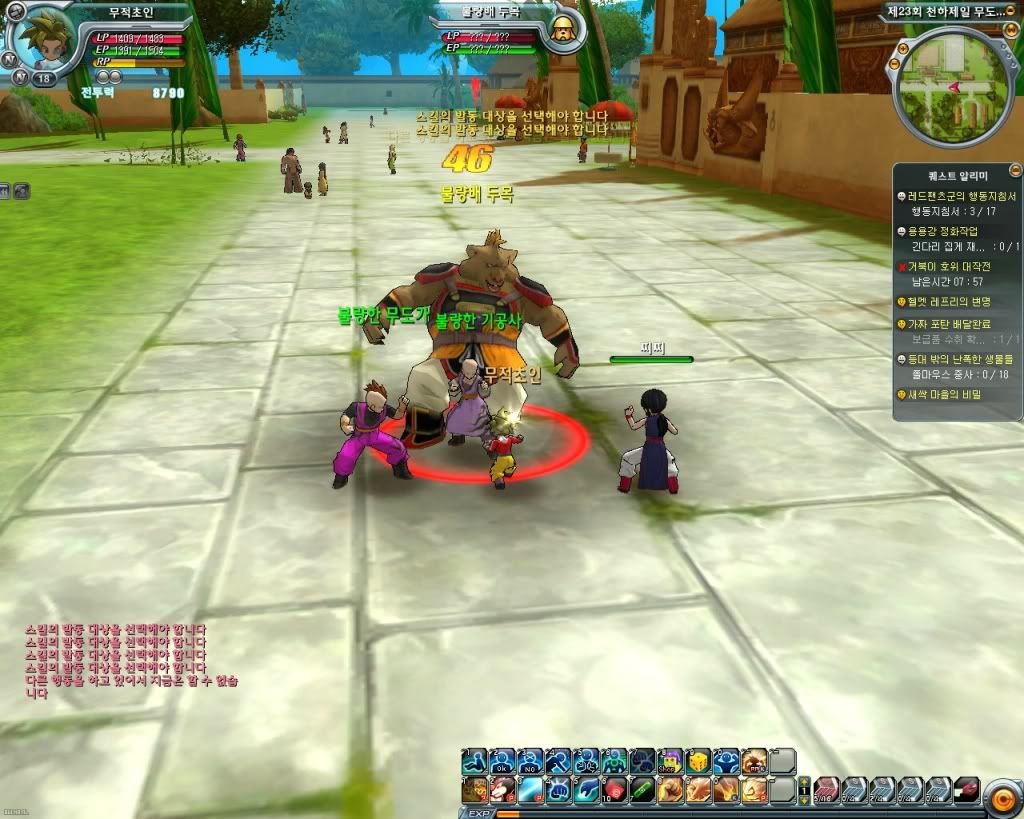The height and width of the screenshot is (819, 1024).
Task: Show the 새싹 마을의 비밀 quest
Action: (x=945, y=394)
